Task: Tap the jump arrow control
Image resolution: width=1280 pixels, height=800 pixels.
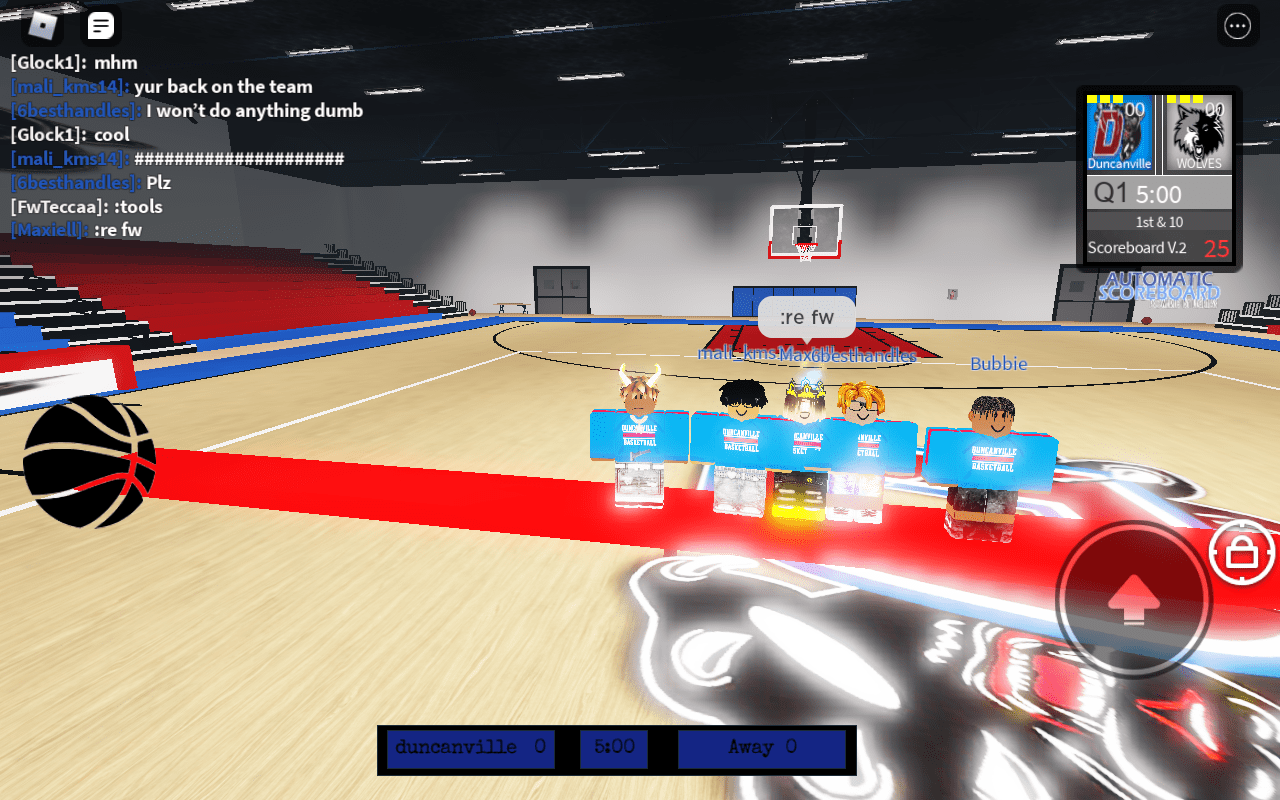Action: [1132, 598]
